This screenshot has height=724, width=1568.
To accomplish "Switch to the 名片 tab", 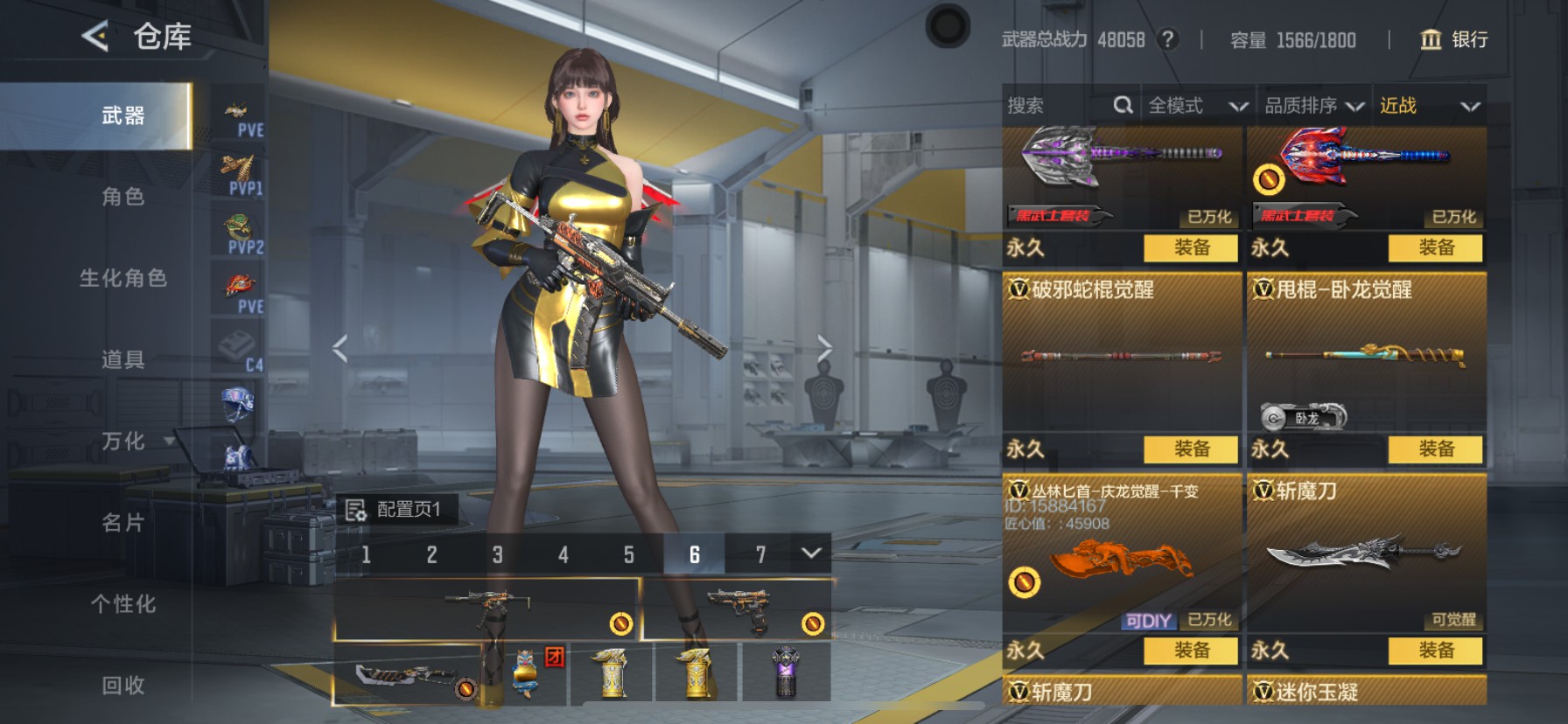I will click(x=122, y=522).
